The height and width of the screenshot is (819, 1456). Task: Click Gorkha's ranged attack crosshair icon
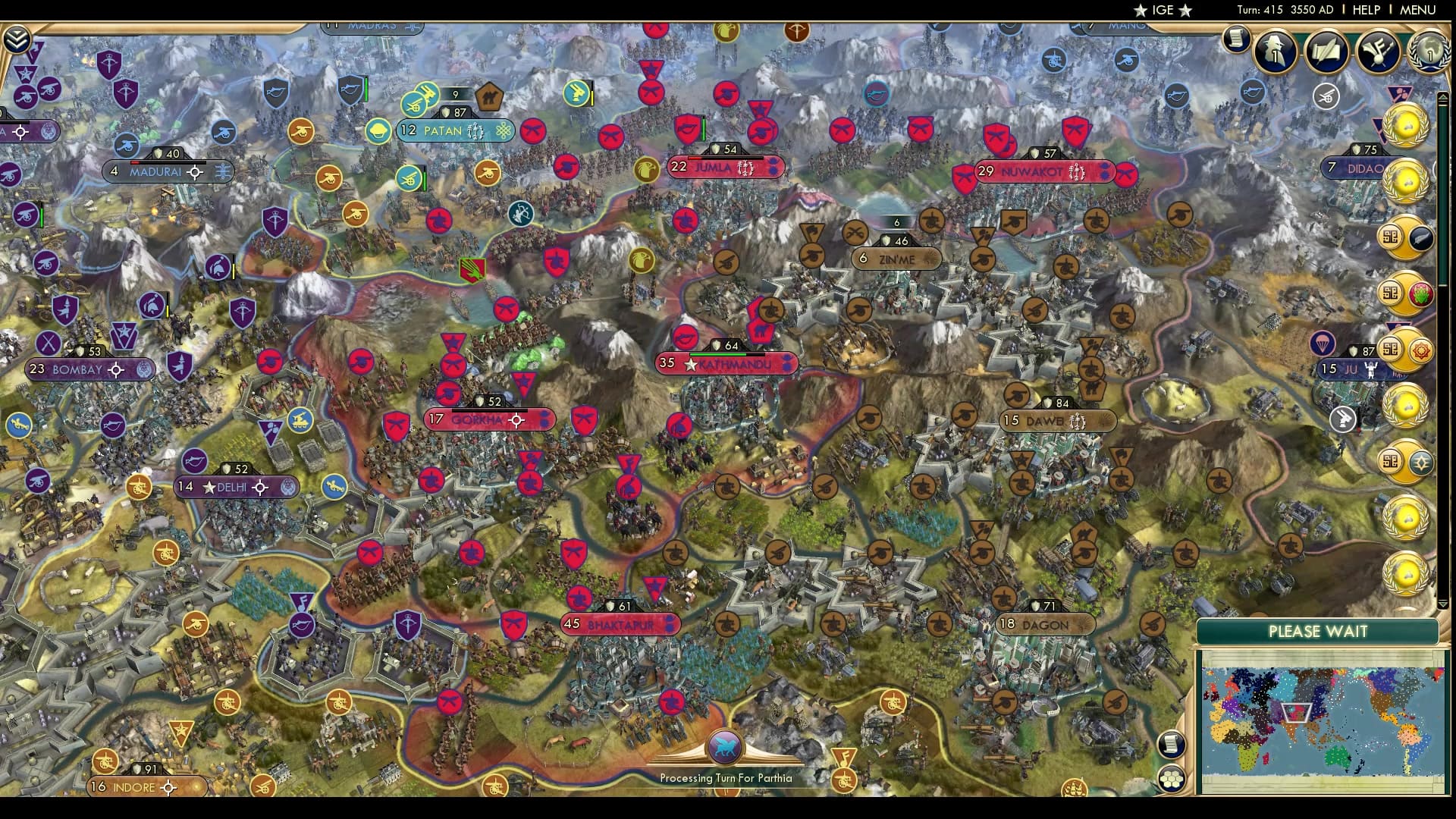click(516, 419)
